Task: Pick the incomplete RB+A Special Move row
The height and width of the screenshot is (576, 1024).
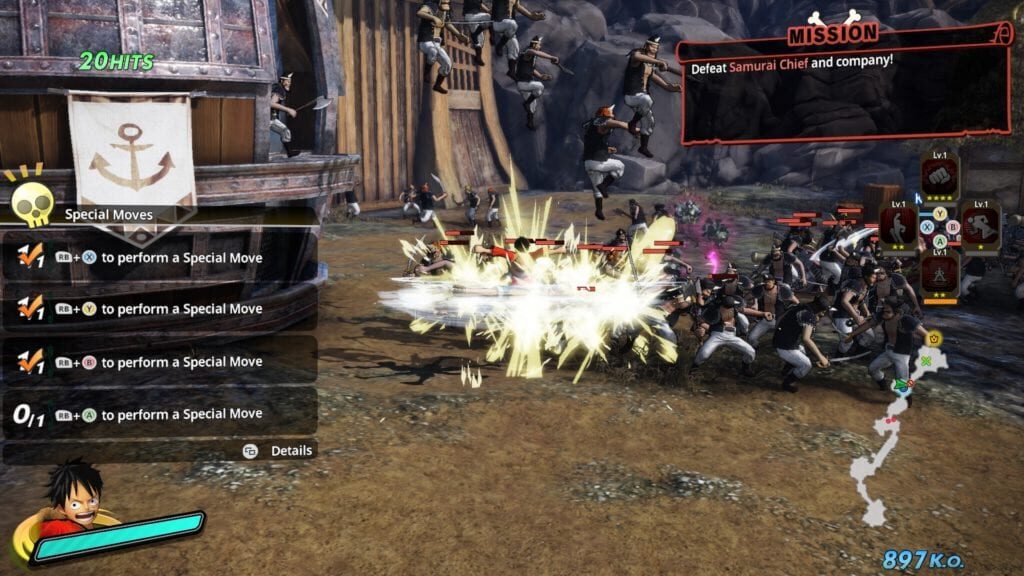Action: point(160,413)
